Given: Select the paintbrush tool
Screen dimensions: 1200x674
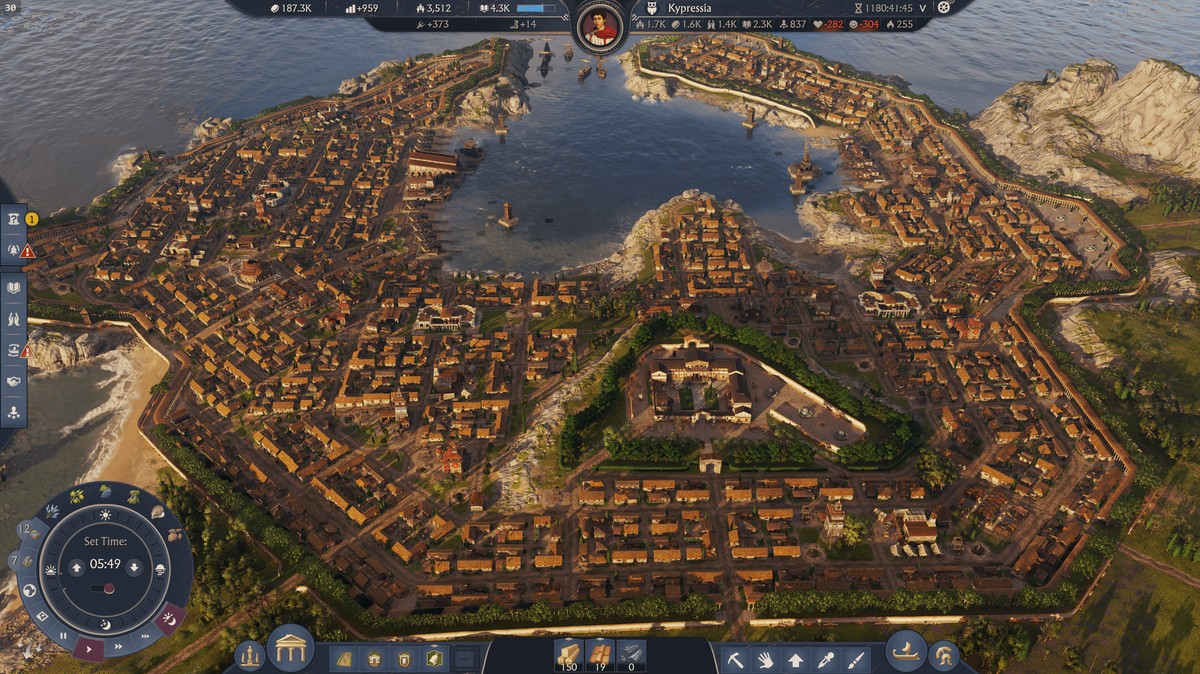Looking at the screenshot, I should 857,659.
